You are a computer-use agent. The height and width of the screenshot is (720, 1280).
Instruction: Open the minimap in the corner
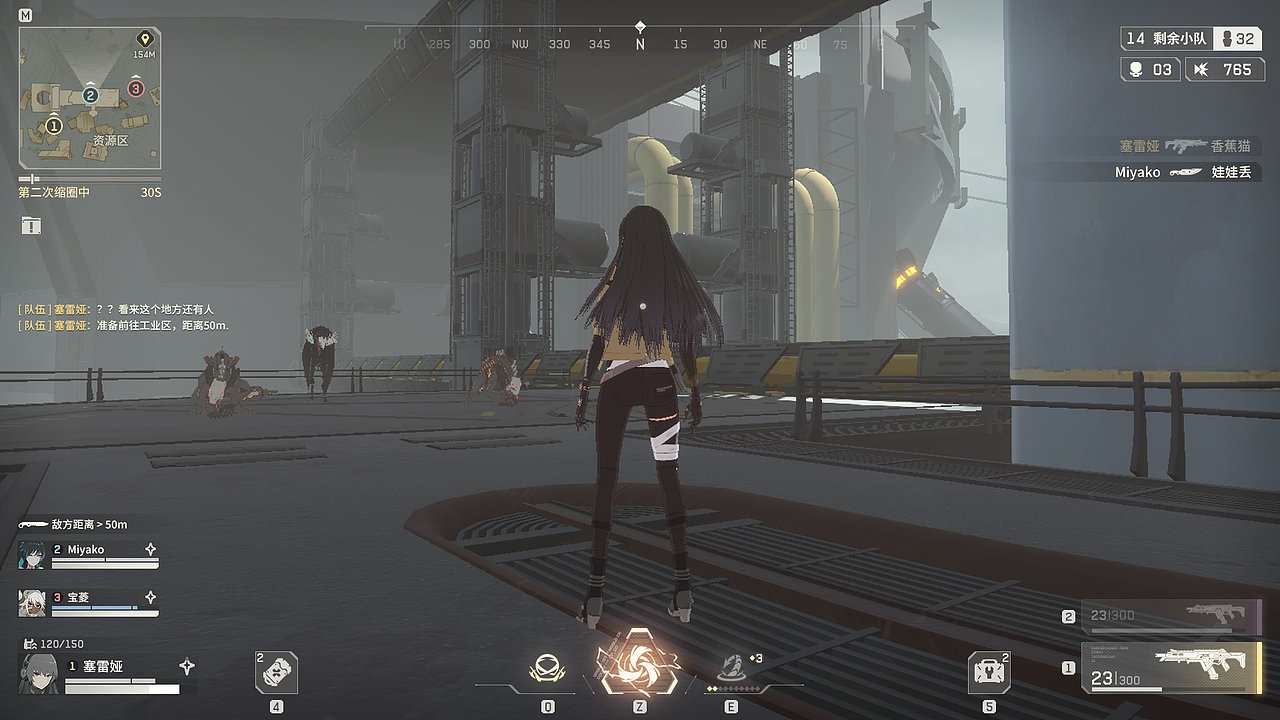click(x=89, y=97)
